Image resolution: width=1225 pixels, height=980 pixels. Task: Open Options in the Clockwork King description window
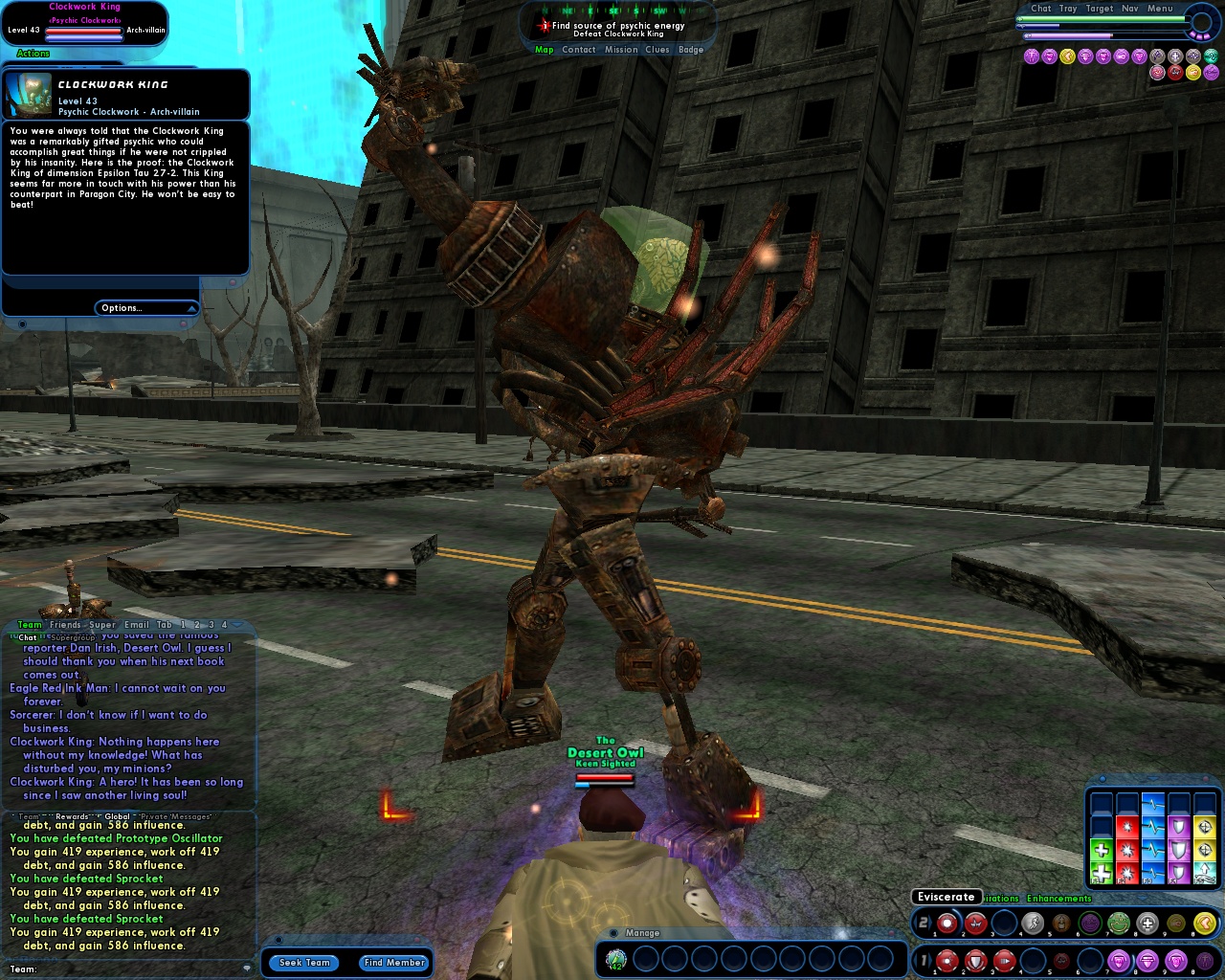[122, 308]
